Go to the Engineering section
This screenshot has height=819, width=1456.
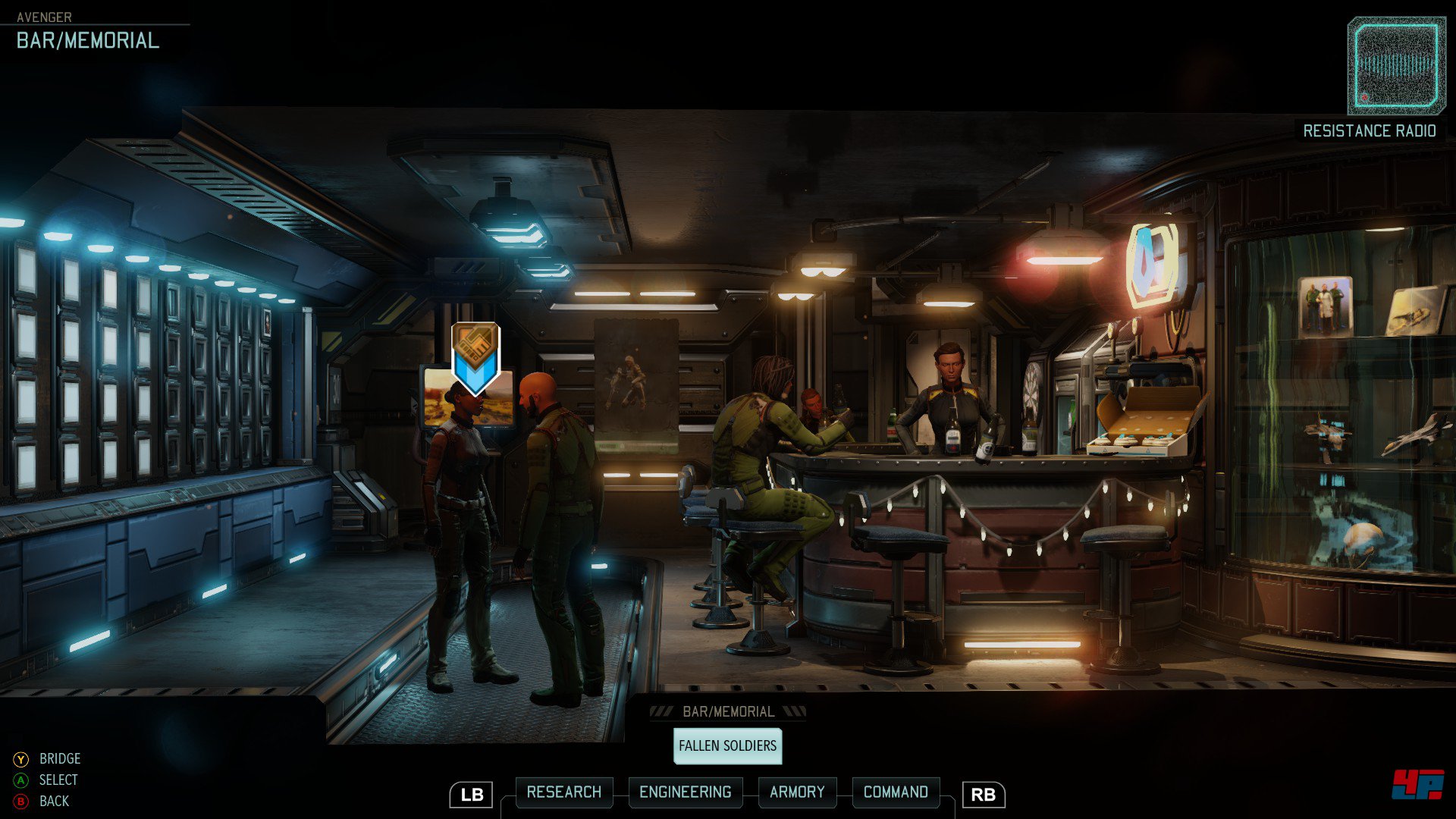tap(685, 792)
